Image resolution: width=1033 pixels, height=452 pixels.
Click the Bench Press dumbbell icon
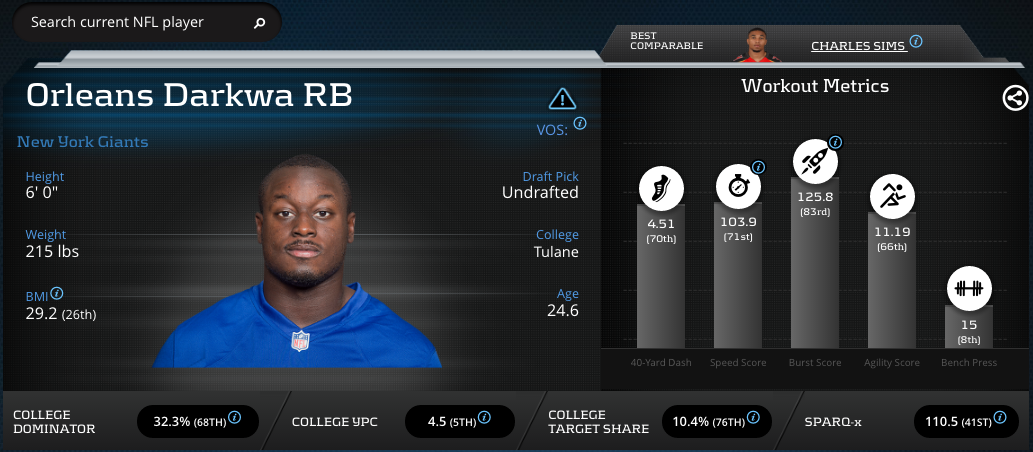pyautogui.click(x=967, y=288)
